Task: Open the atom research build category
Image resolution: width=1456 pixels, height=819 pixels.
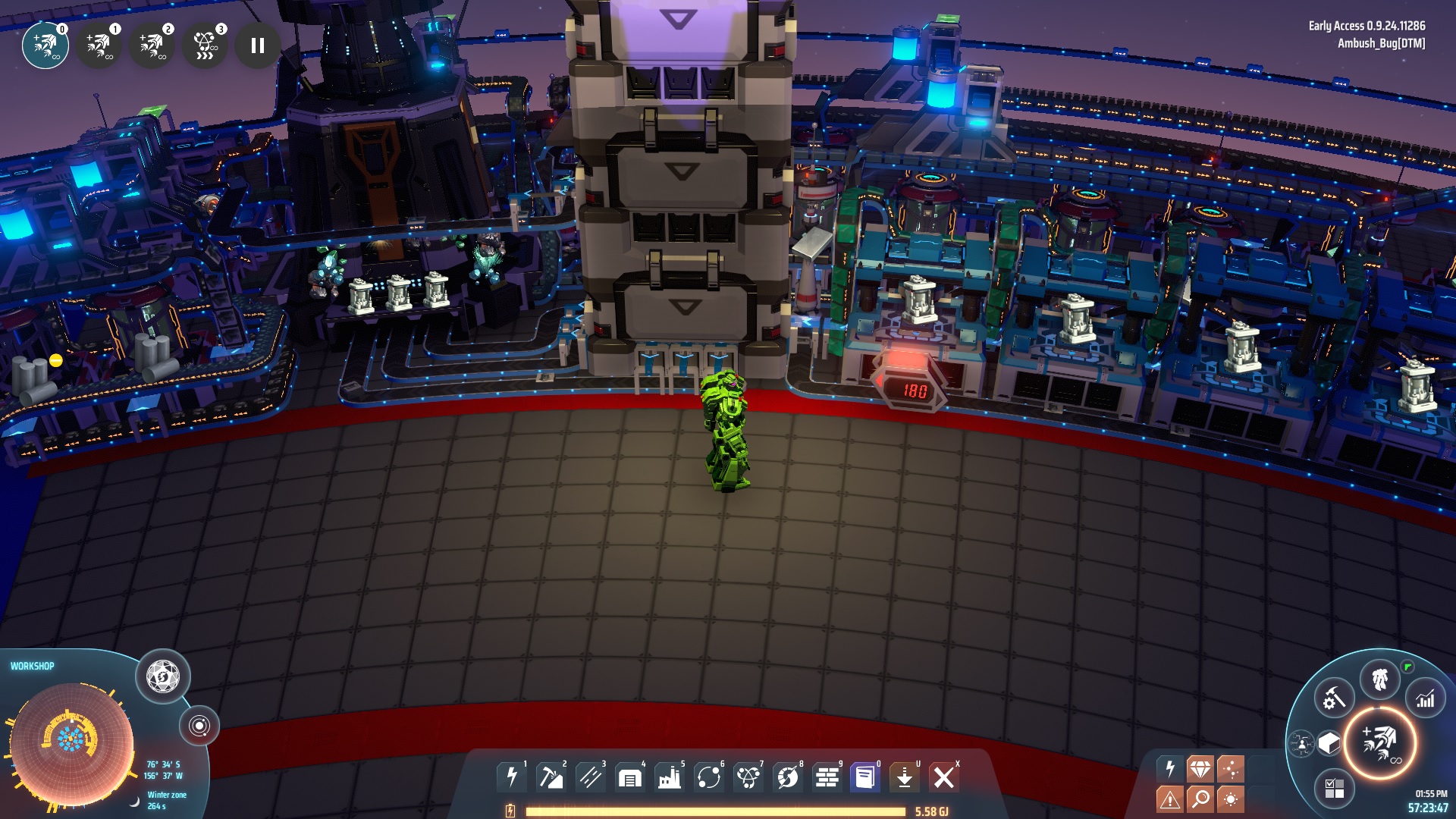Action: click(748, 777)
